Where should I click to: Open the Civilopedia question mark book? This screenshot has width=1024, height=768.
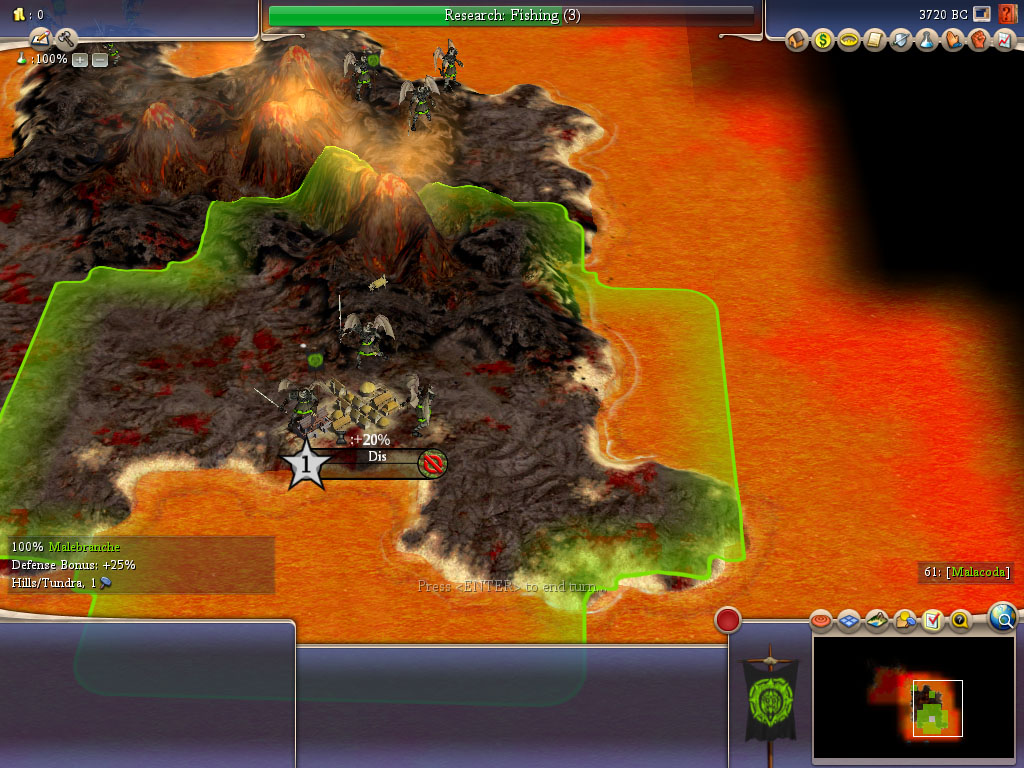1007,14
